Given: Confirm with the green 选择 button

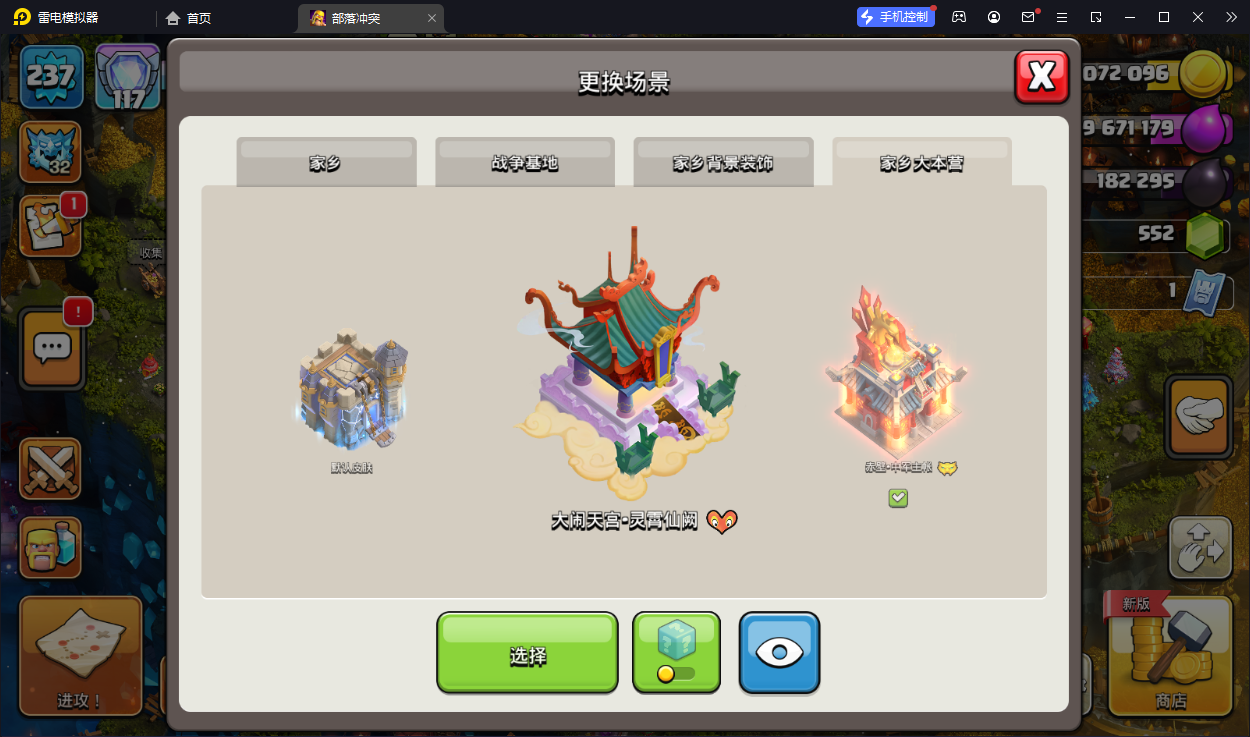Looking at the screenshot, I should point(527,653).
